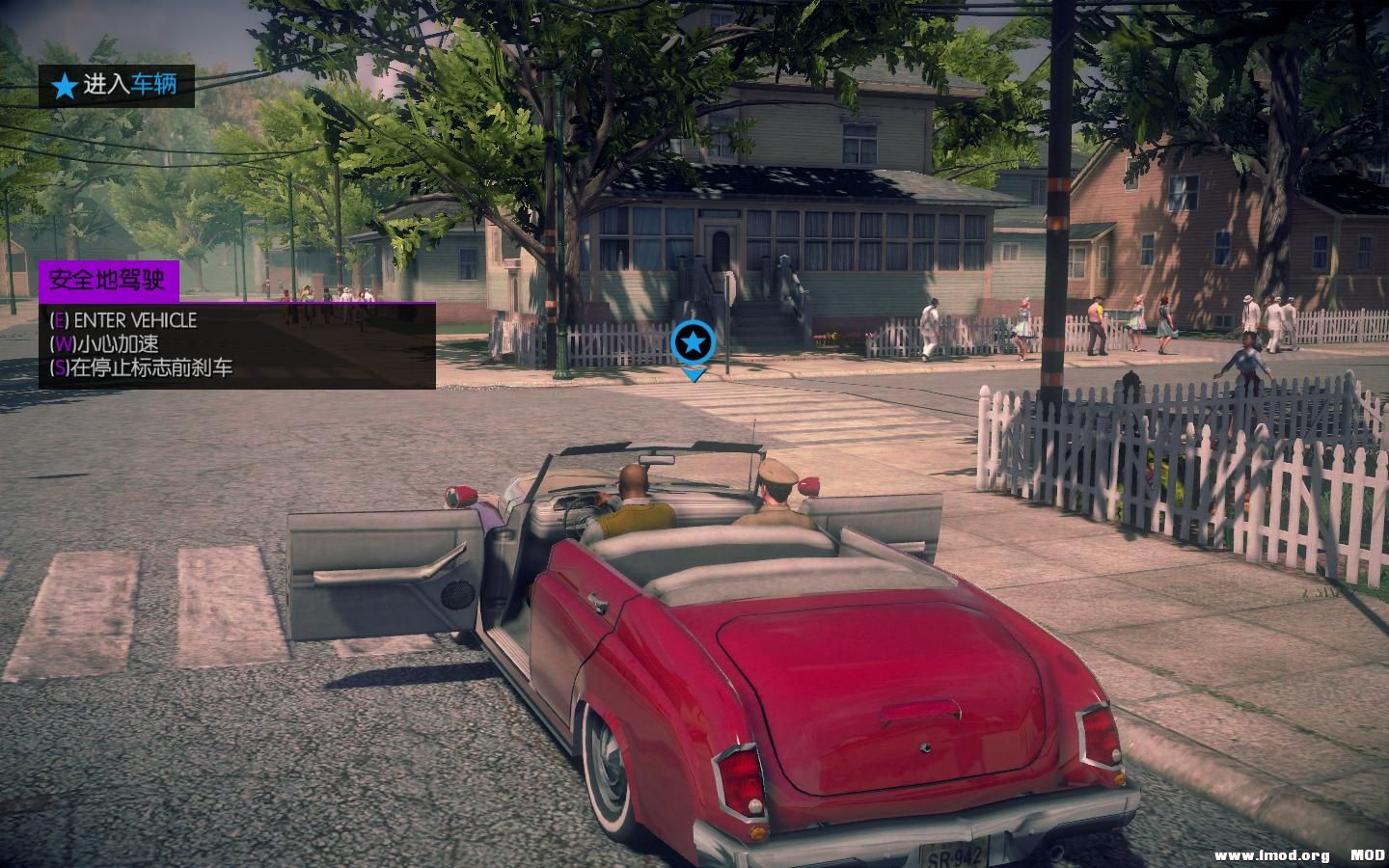Click the downward arrow under the waypoint star
The image size is (1389, 868).
[x=693, y=374]
